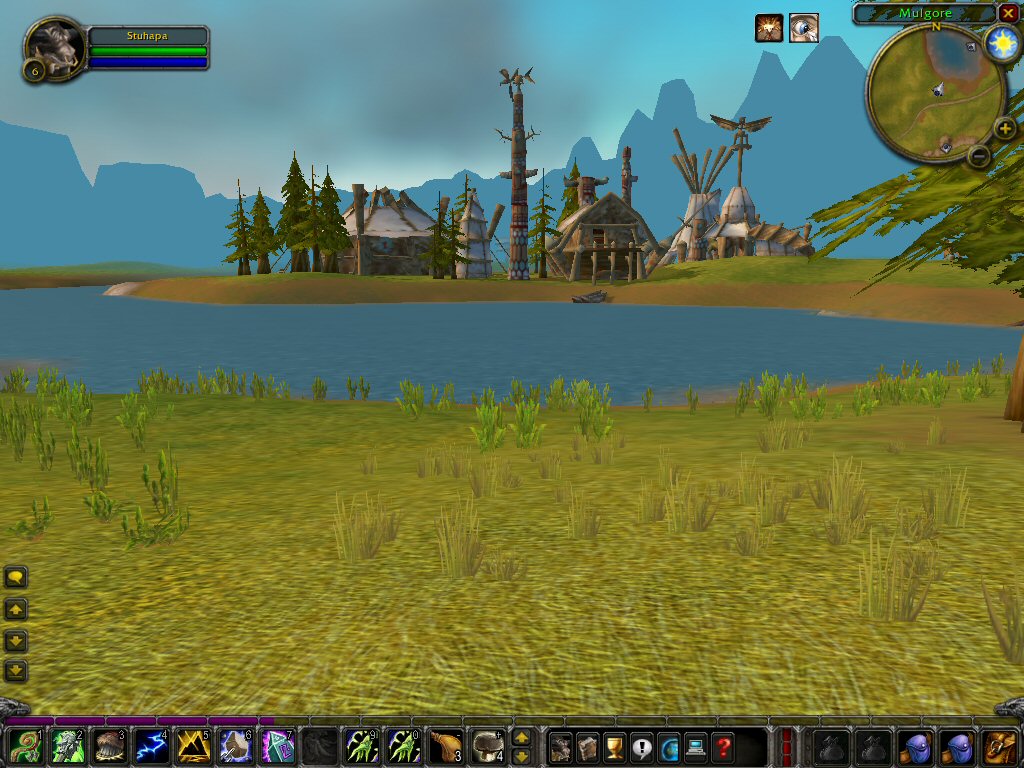Image resolution: width=1024 pixels, height=768 pixels.
Task: Open the red question mark help button
Action: [x=723, y=746]
